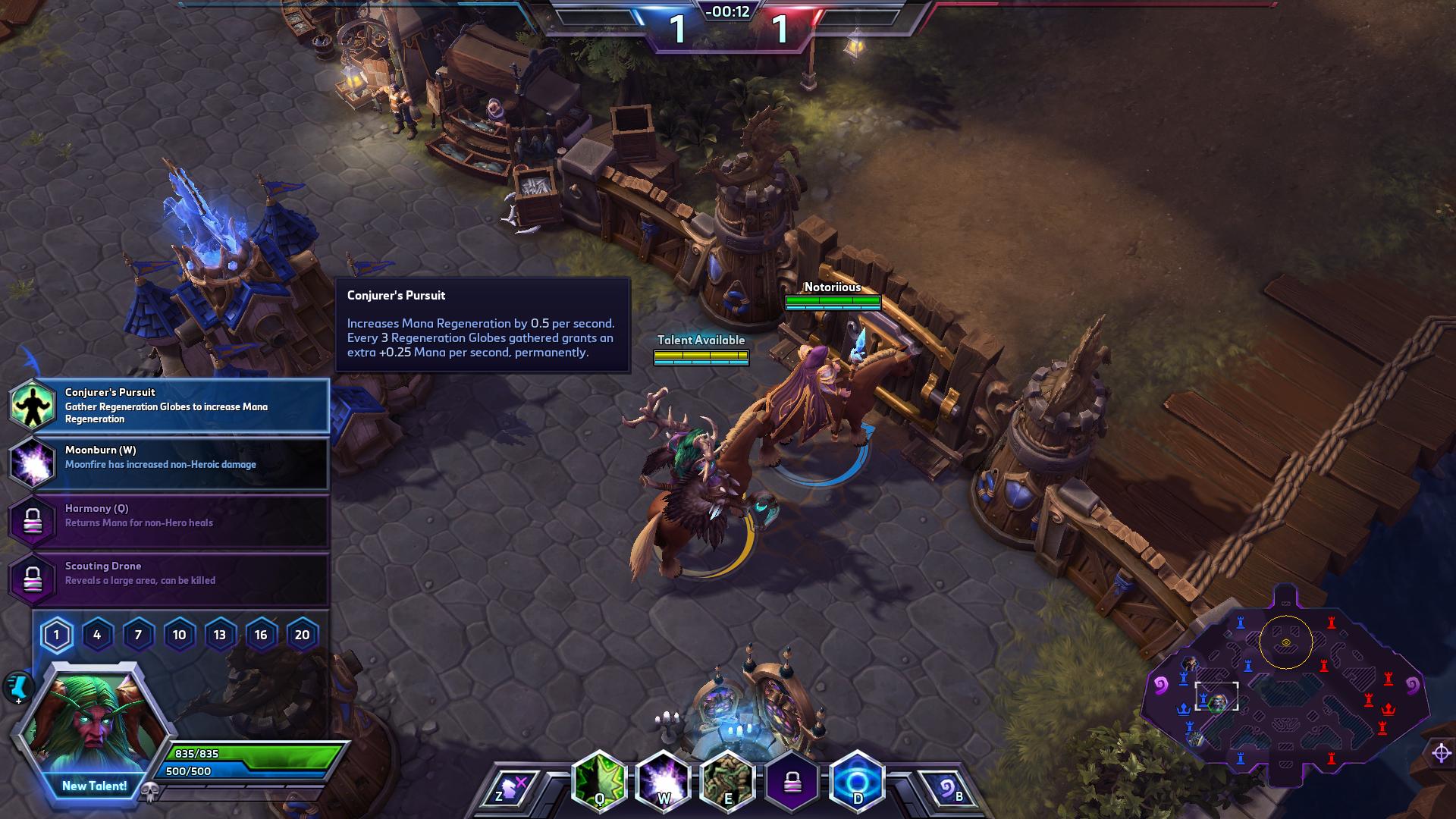Screen dimensions: 1456x819
Task: Show level 16 talent options
Action: coord(261,635)
